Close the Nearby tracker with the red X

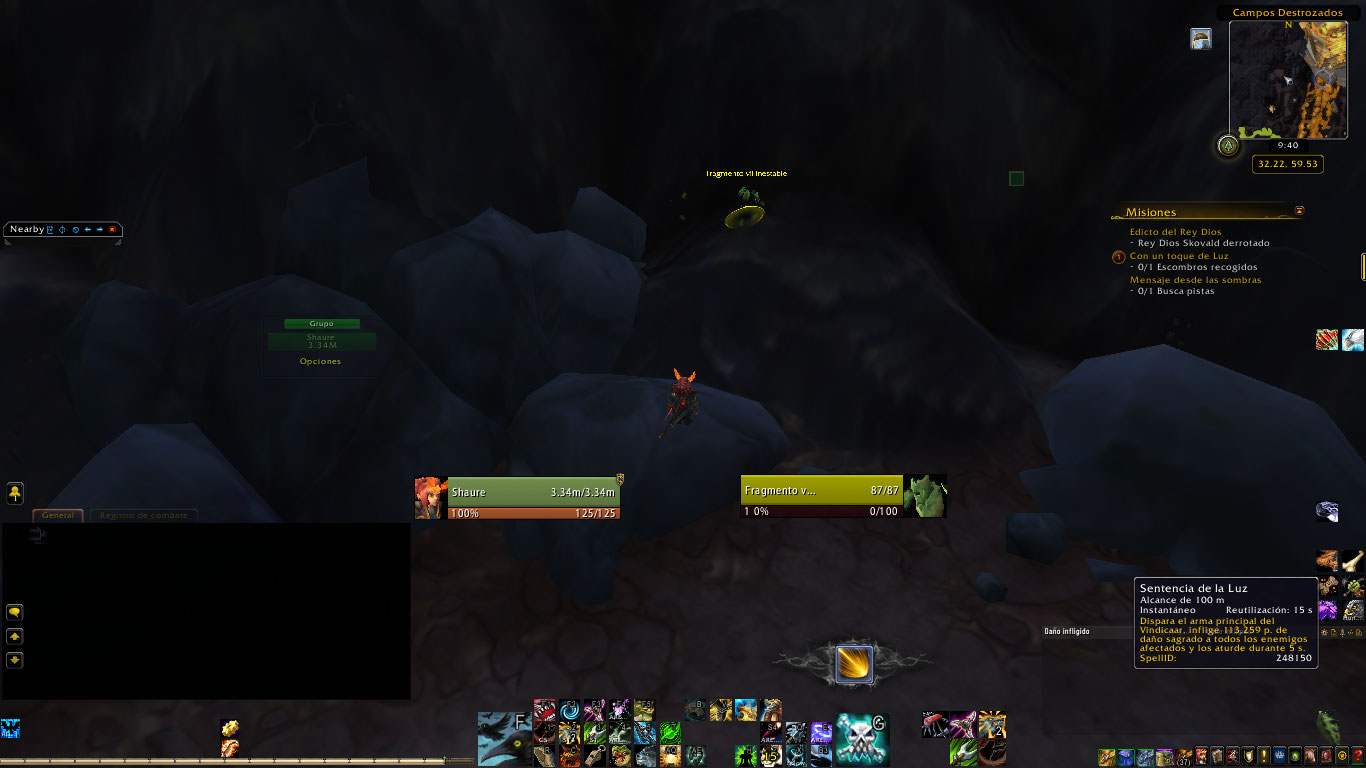(112, 229)
